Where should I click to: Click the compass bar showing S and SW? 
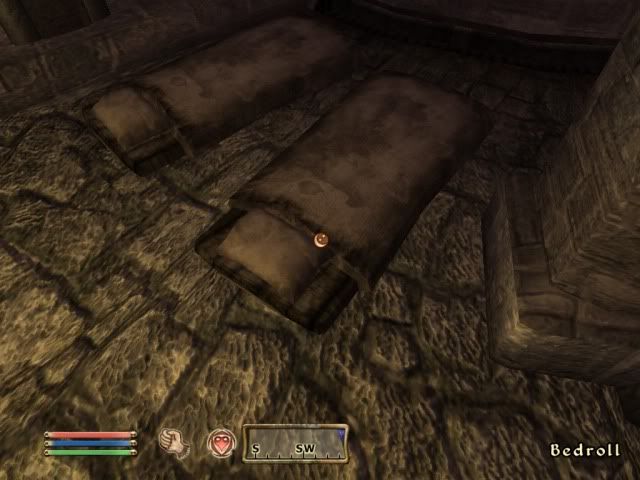tap(295, 443)
